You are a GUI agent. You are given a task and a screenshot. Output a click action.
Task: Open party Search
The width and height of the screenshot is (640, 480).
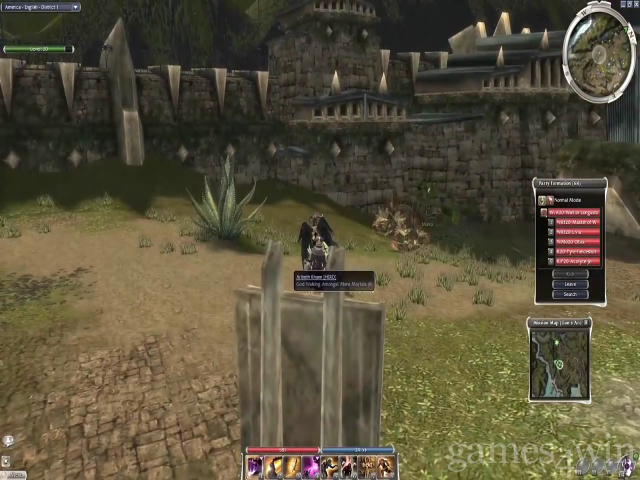[570, 294]
